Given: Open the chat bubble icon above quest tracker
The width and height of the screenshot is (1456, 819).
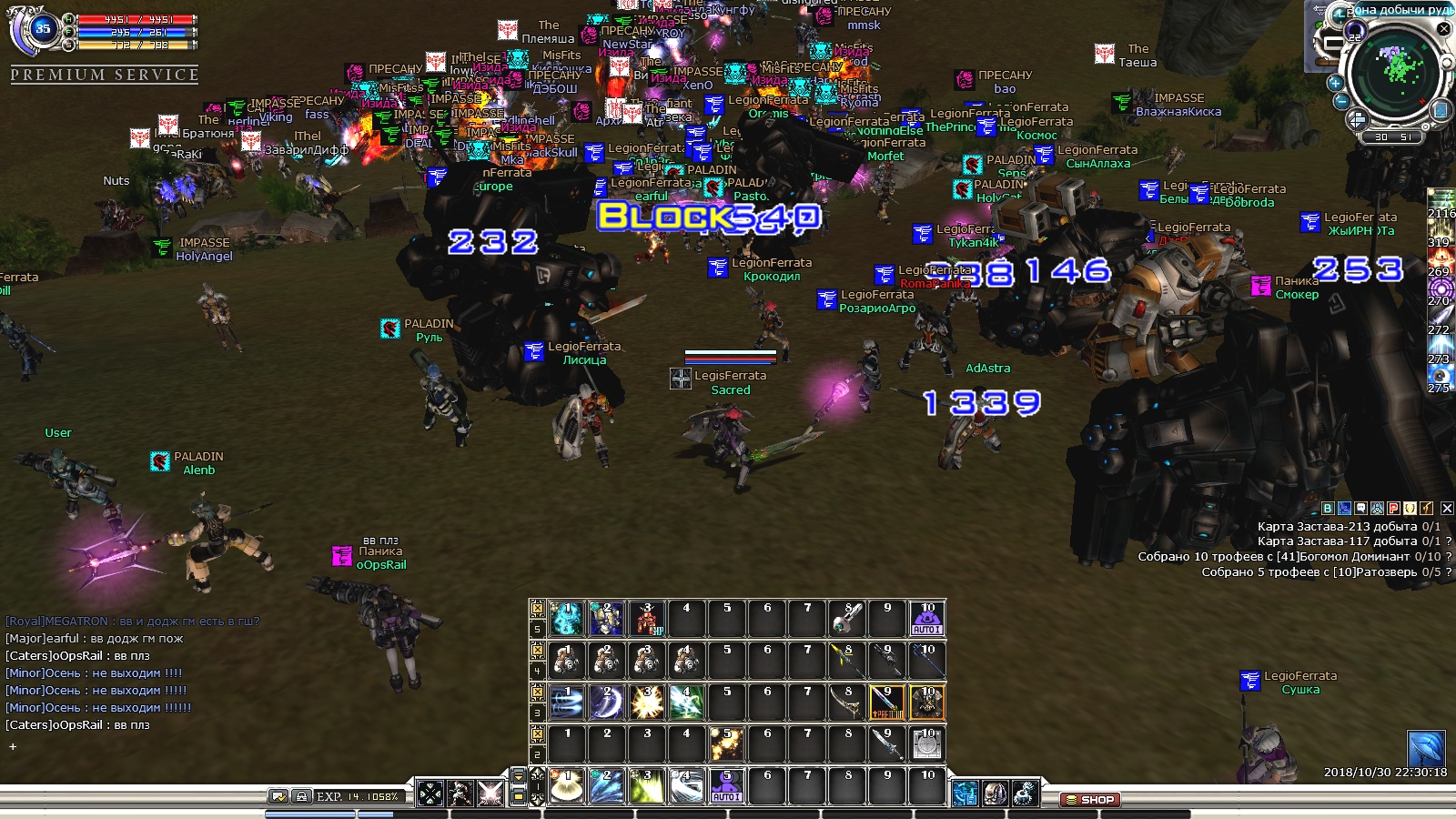Looking at the screenshot, I should tap(1360, 509).
